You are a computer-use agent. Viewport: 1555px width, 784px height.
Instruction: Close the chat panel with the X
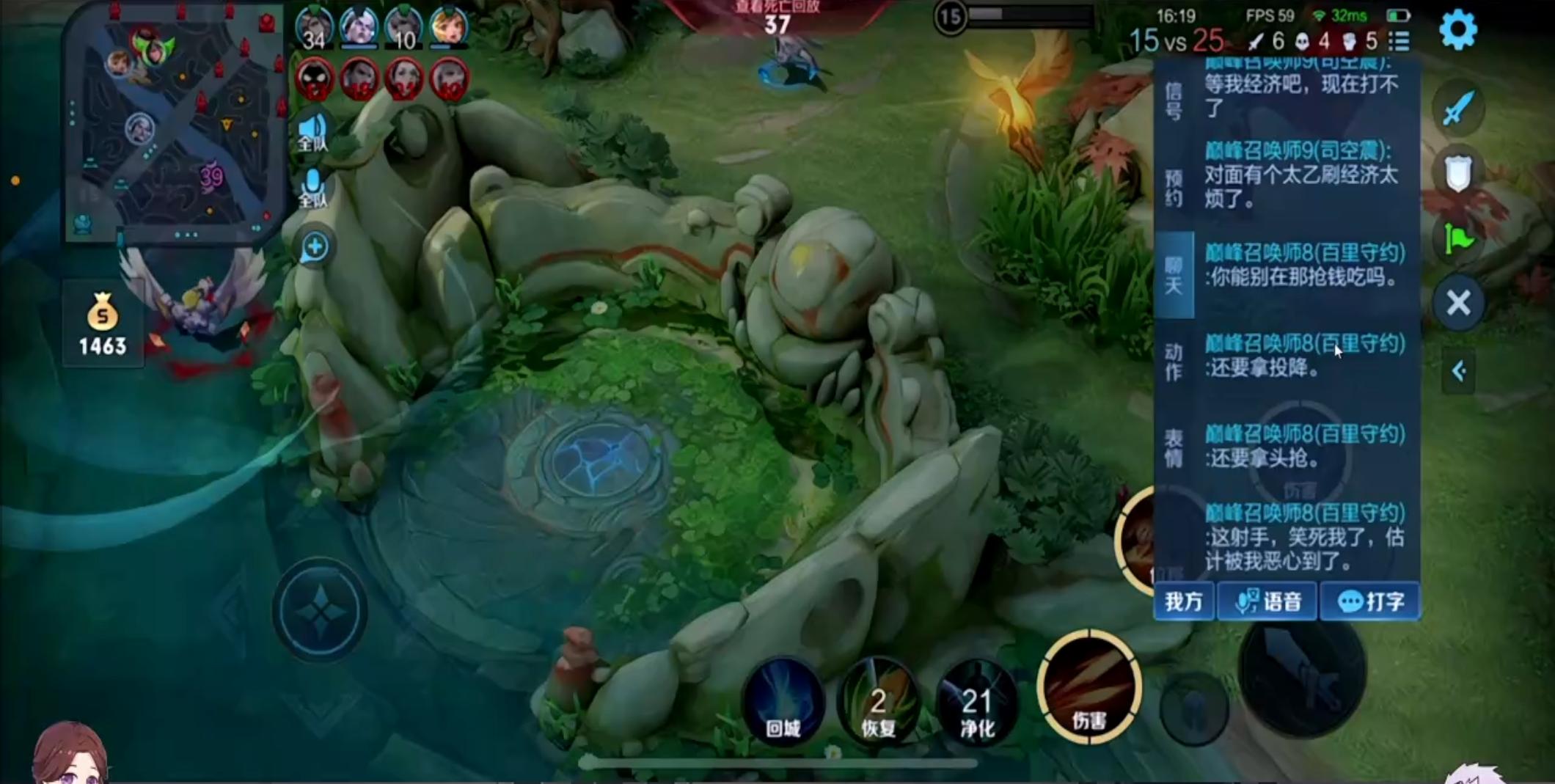tap(1458, 302)
